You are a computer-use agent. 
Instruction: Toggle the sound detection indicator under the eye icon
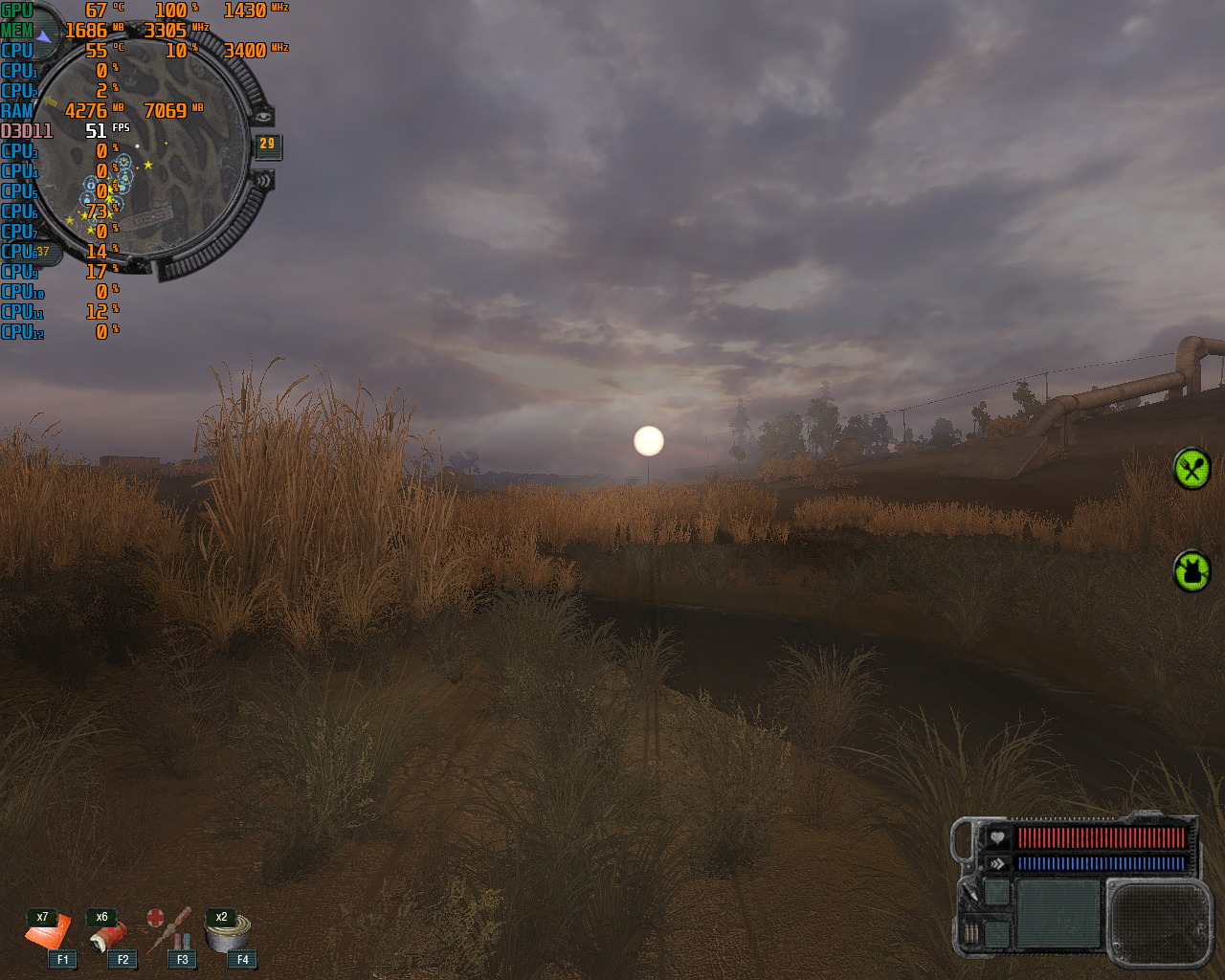click(x=264, y=180)
